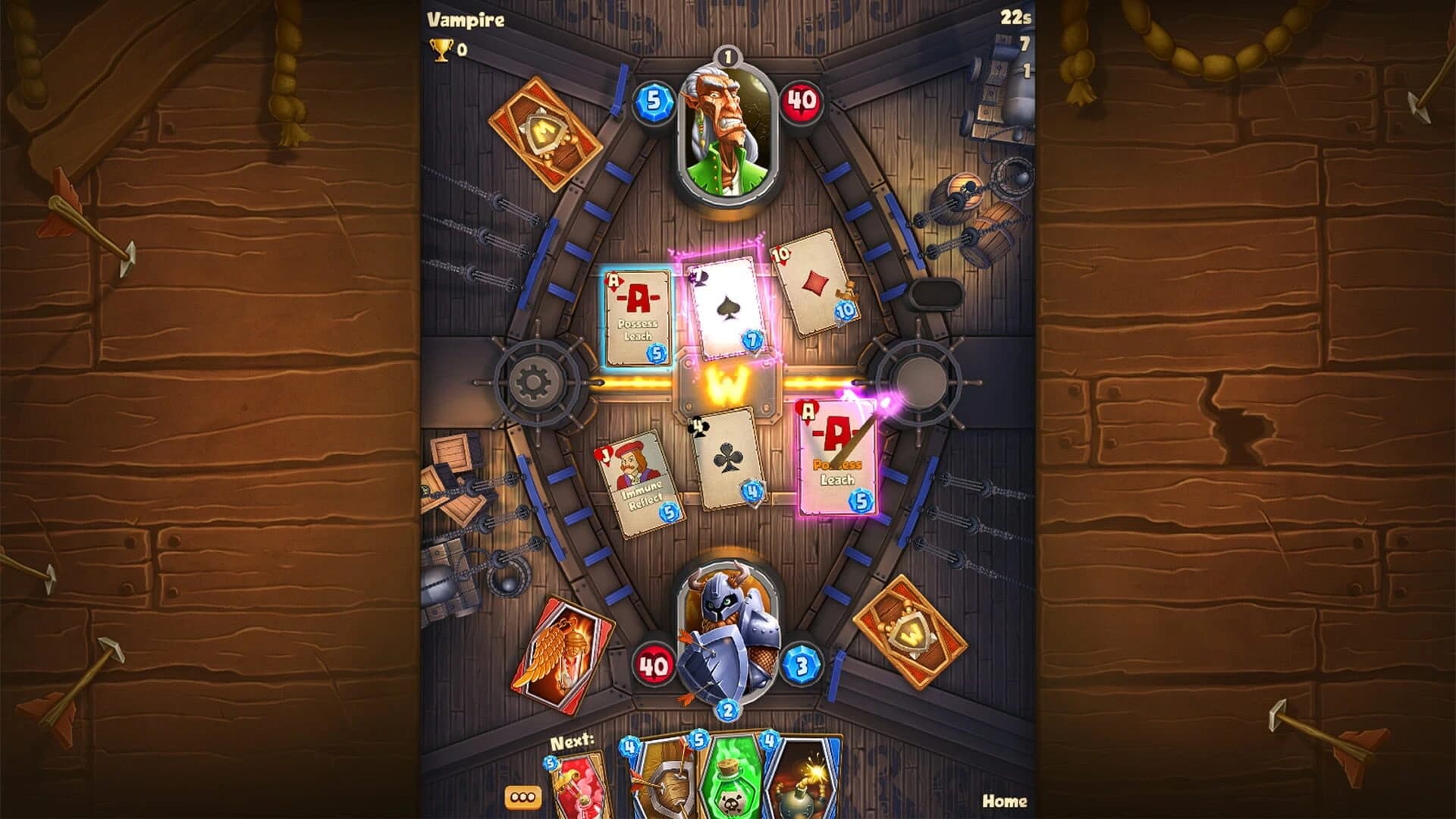
Task: Click your blue mana crystal showing 3
Action: 802,664
